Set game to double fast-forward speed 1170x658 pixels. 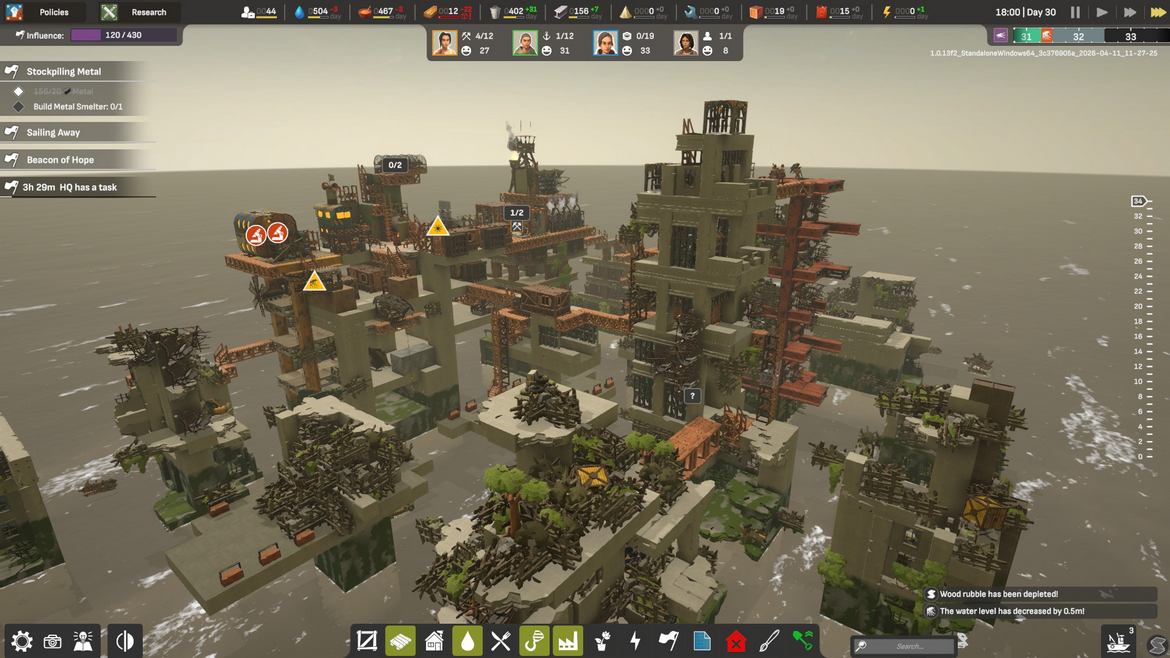[1129, 12]
